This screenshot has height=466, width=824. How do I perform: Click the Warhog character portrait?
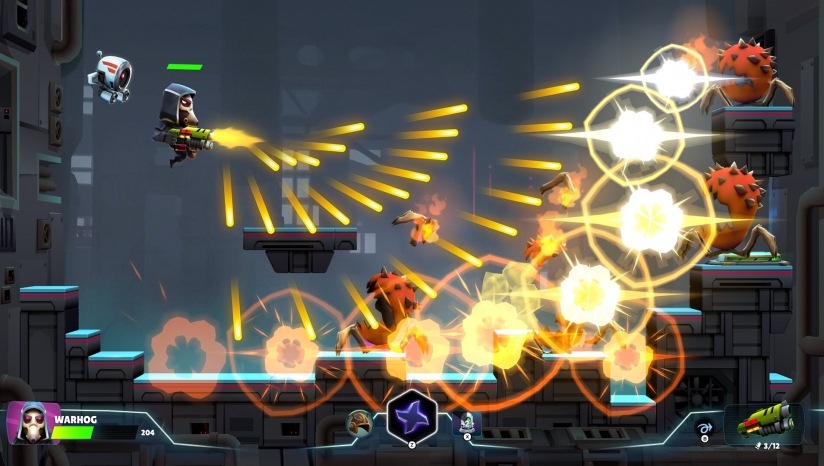pyautogui.click(x=28, y=423)
